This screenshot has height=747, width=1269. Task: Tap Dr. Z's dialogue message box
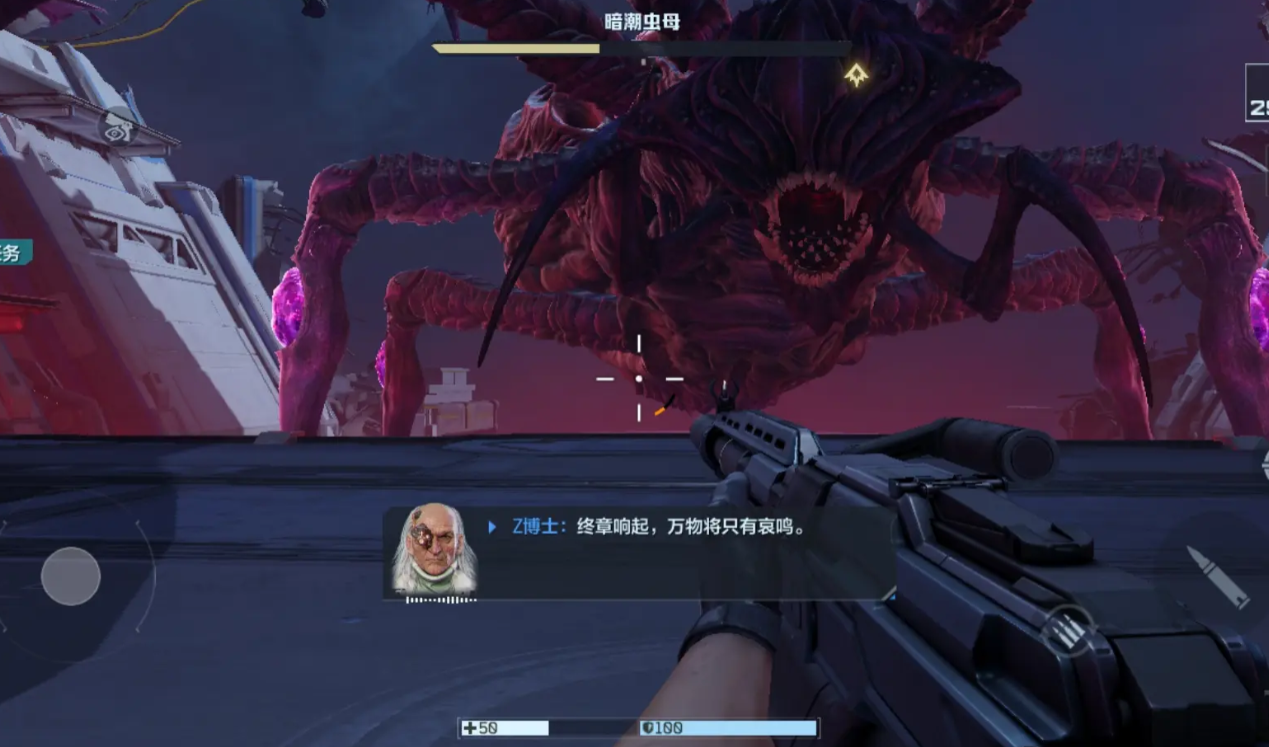(640, 553)
